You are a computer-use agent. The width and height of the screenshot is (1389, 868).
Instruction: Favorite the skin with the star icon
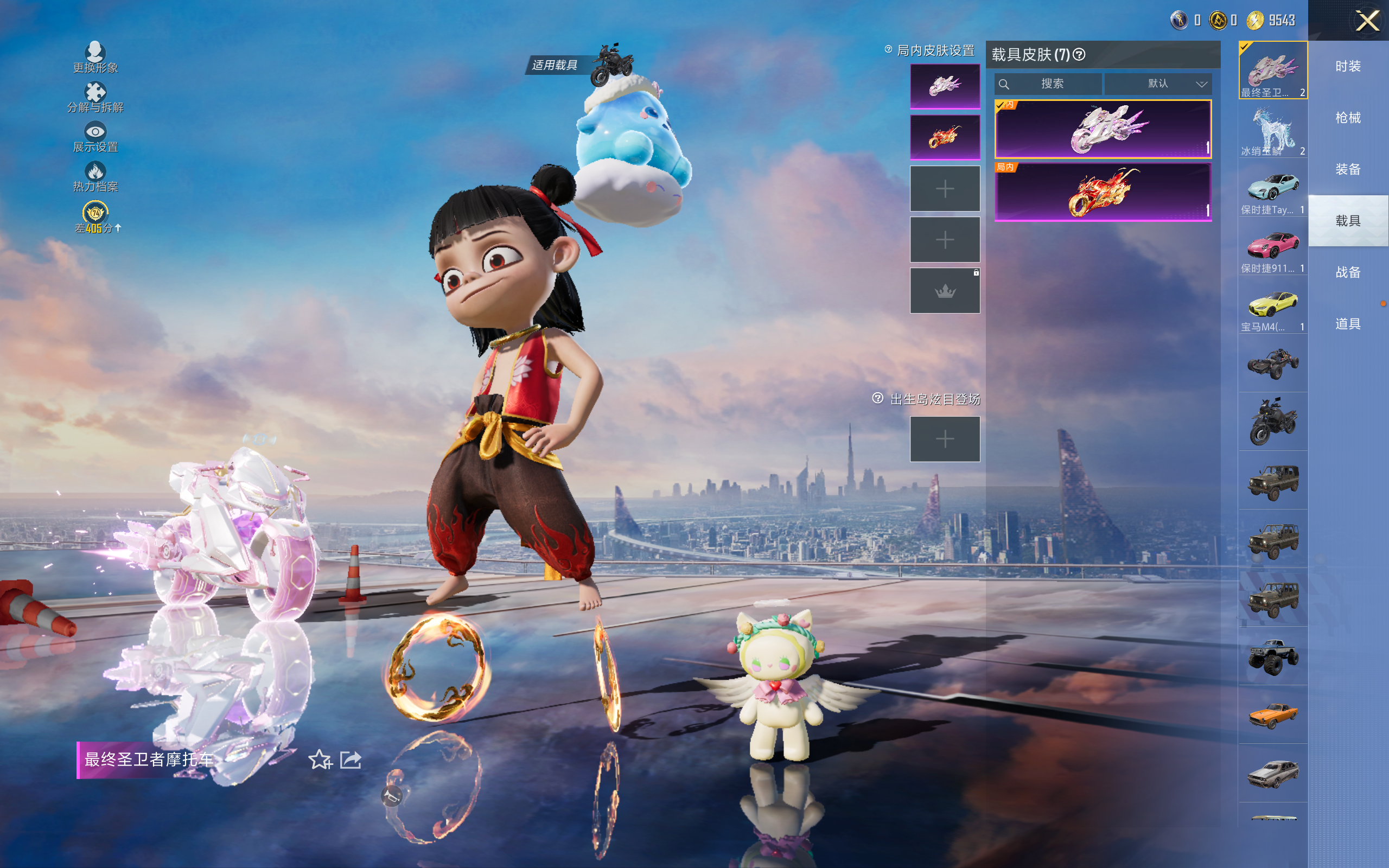point(320,759)
